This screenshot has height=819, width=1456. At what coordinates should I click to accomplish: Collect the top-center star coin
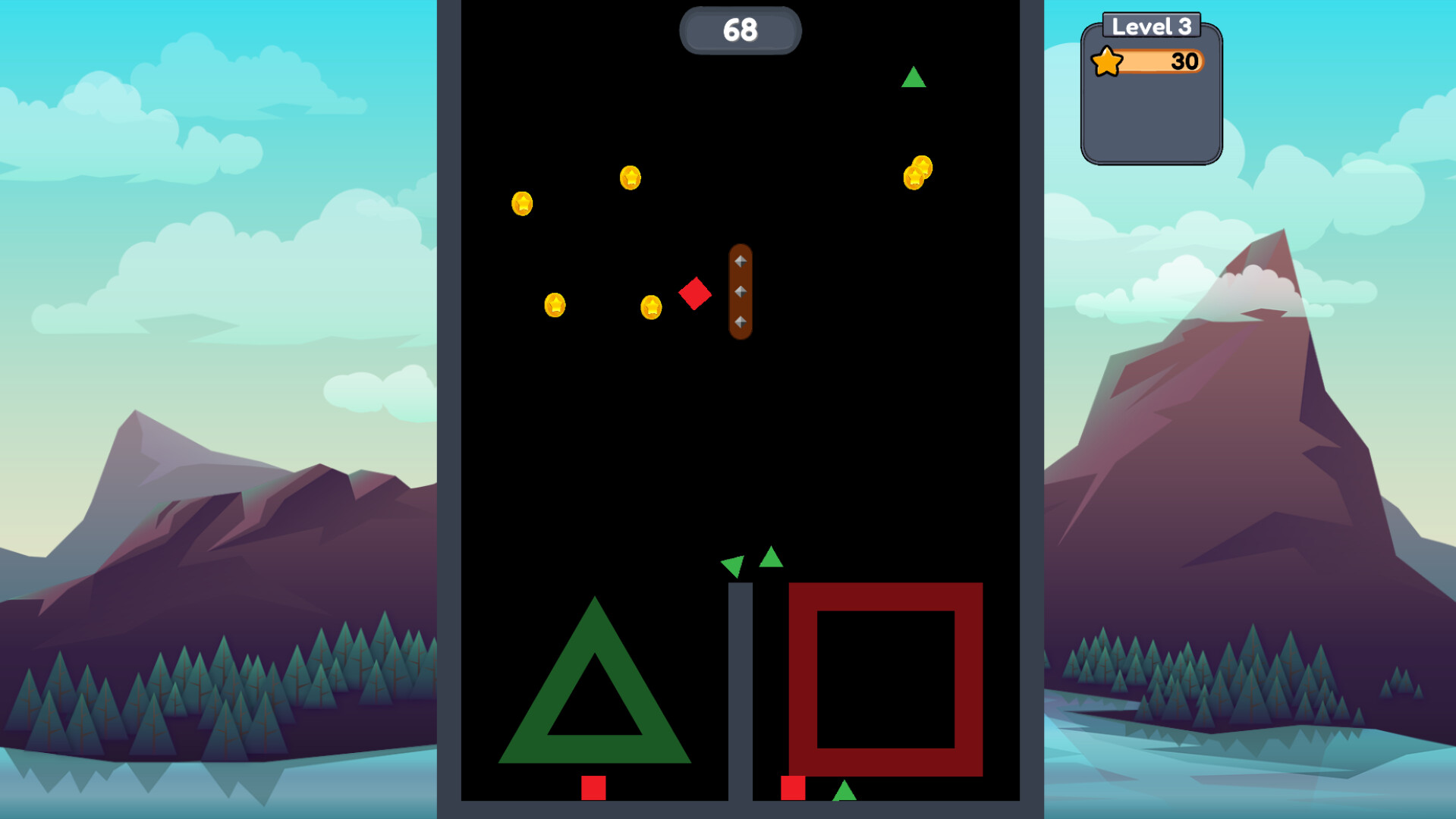point(630,179)
